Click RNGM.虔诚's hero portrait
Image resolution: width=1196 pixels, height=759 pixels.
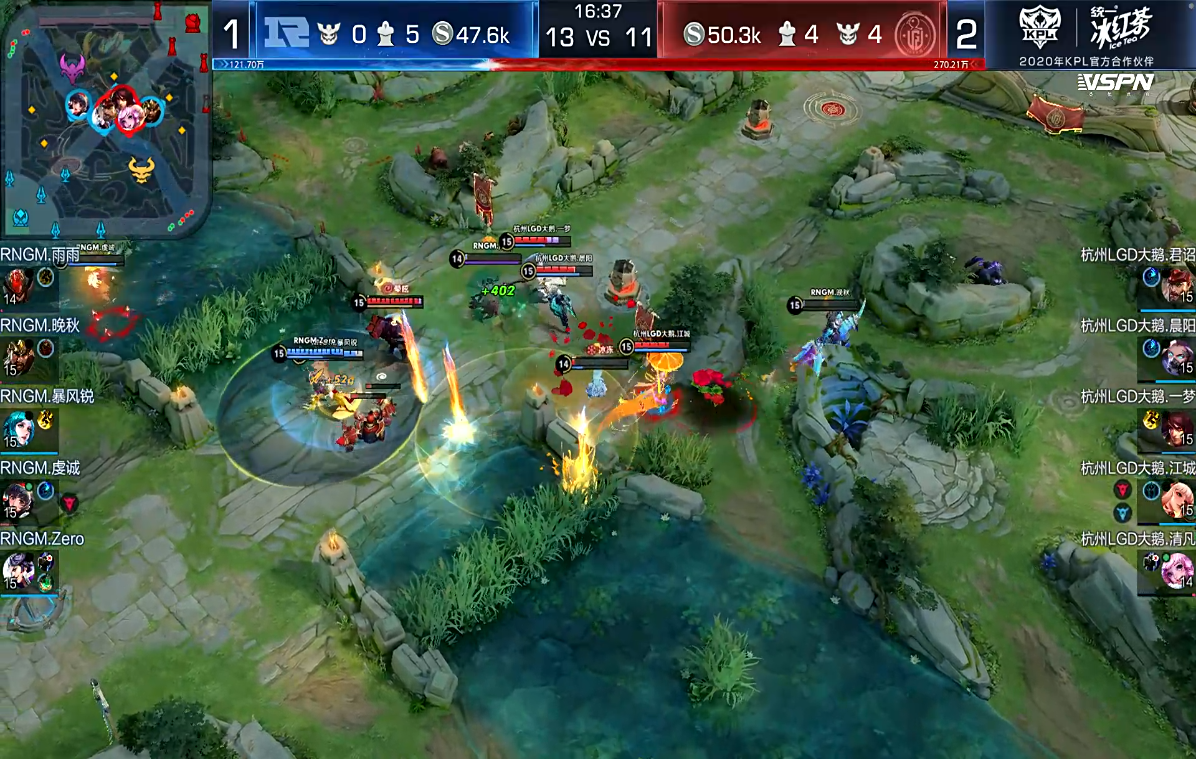(x=17, y=499)
